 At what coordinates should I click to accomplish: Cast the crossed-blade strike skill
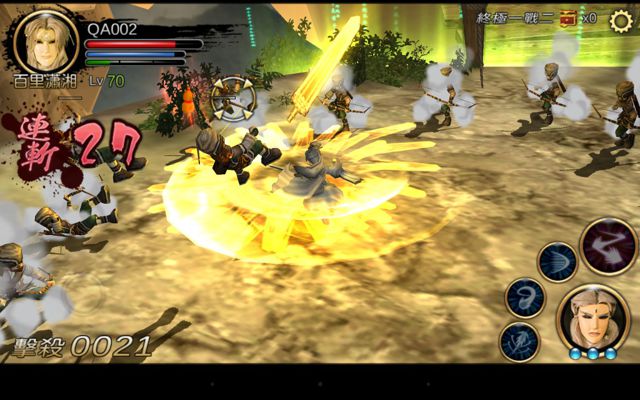(x=518, y=341)
